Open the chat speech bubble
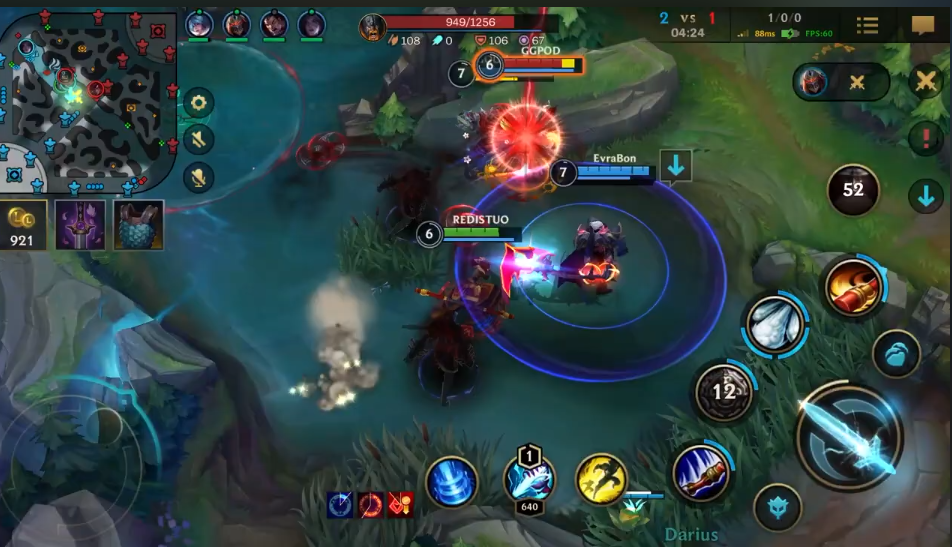The height and width of the screenshot is (547, 952). (923, 25)
